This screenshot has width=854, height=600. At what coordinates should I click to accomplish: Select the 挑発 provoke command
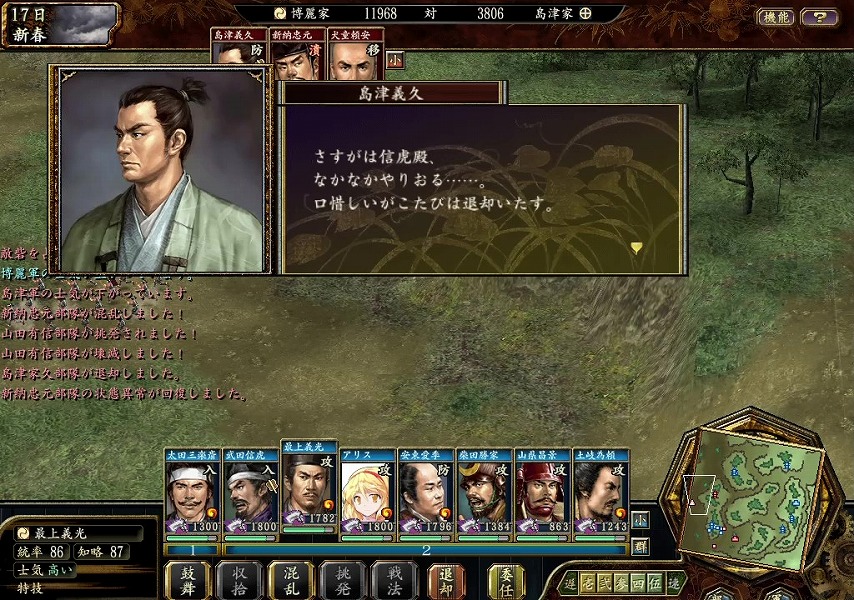coord(343,580)
